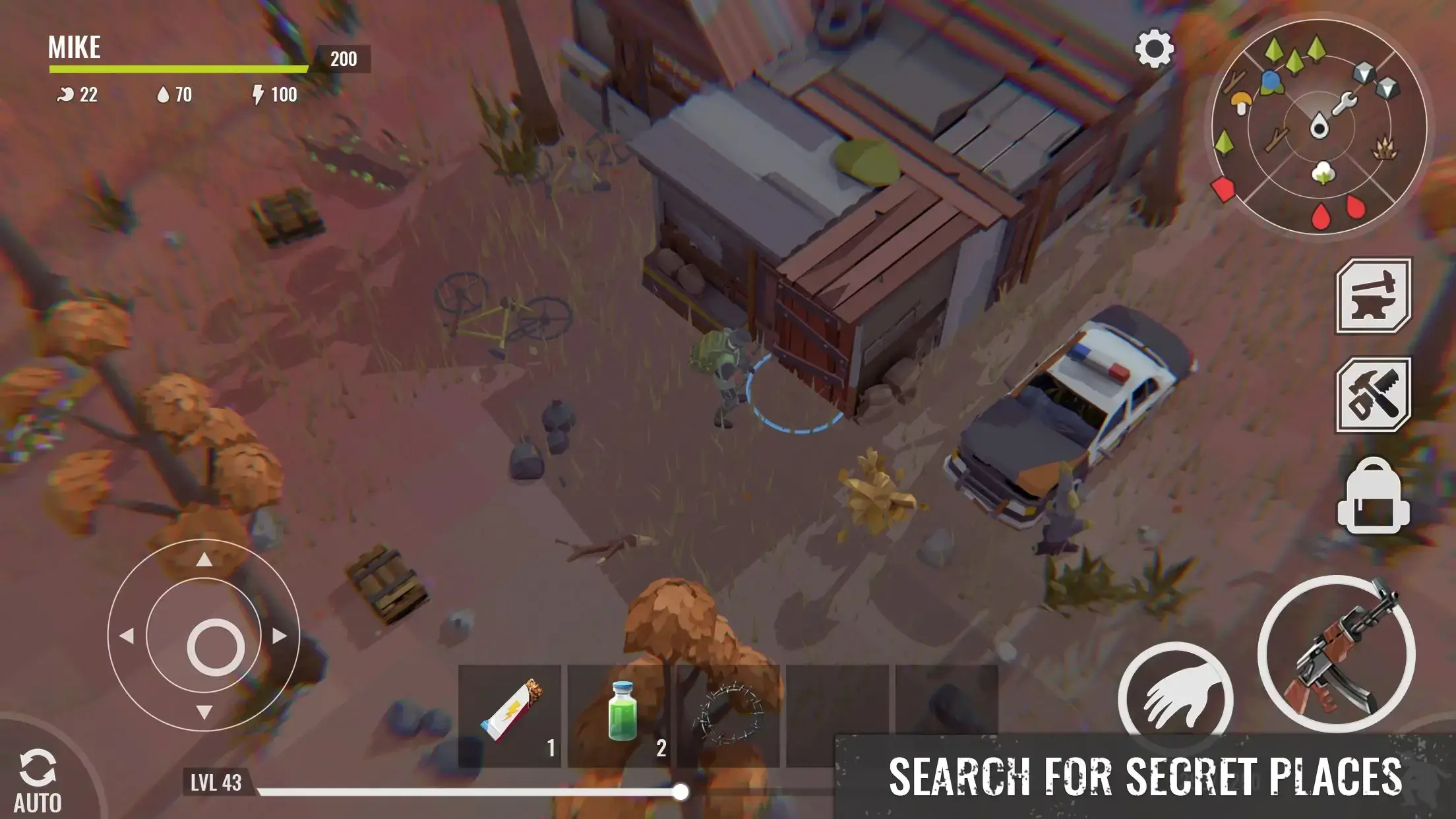Click the LVL 43 progress bar

[x=435, y=789]
